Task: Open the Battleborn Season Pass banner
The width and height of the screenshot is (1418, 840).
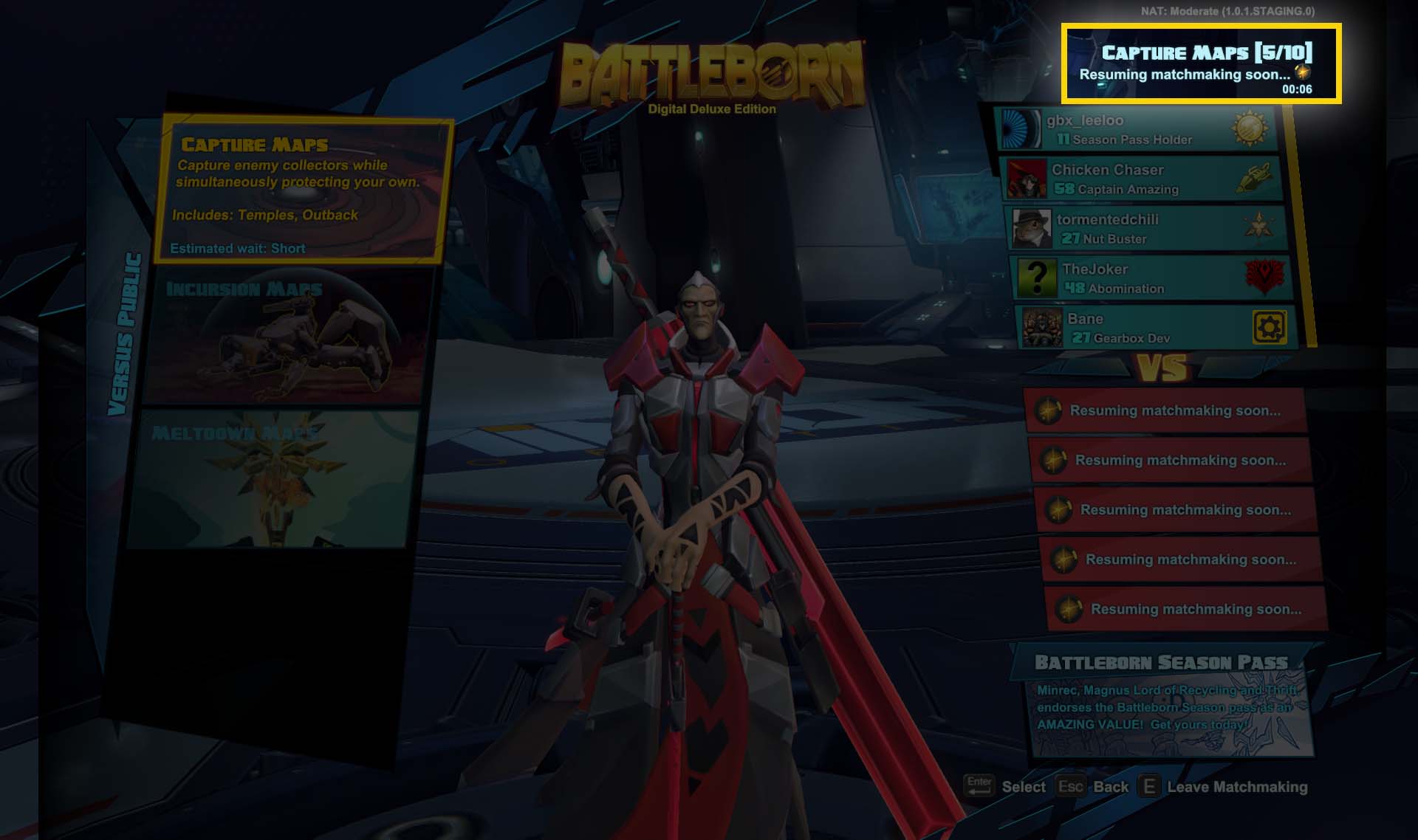Action: (x=1163, y=701)
